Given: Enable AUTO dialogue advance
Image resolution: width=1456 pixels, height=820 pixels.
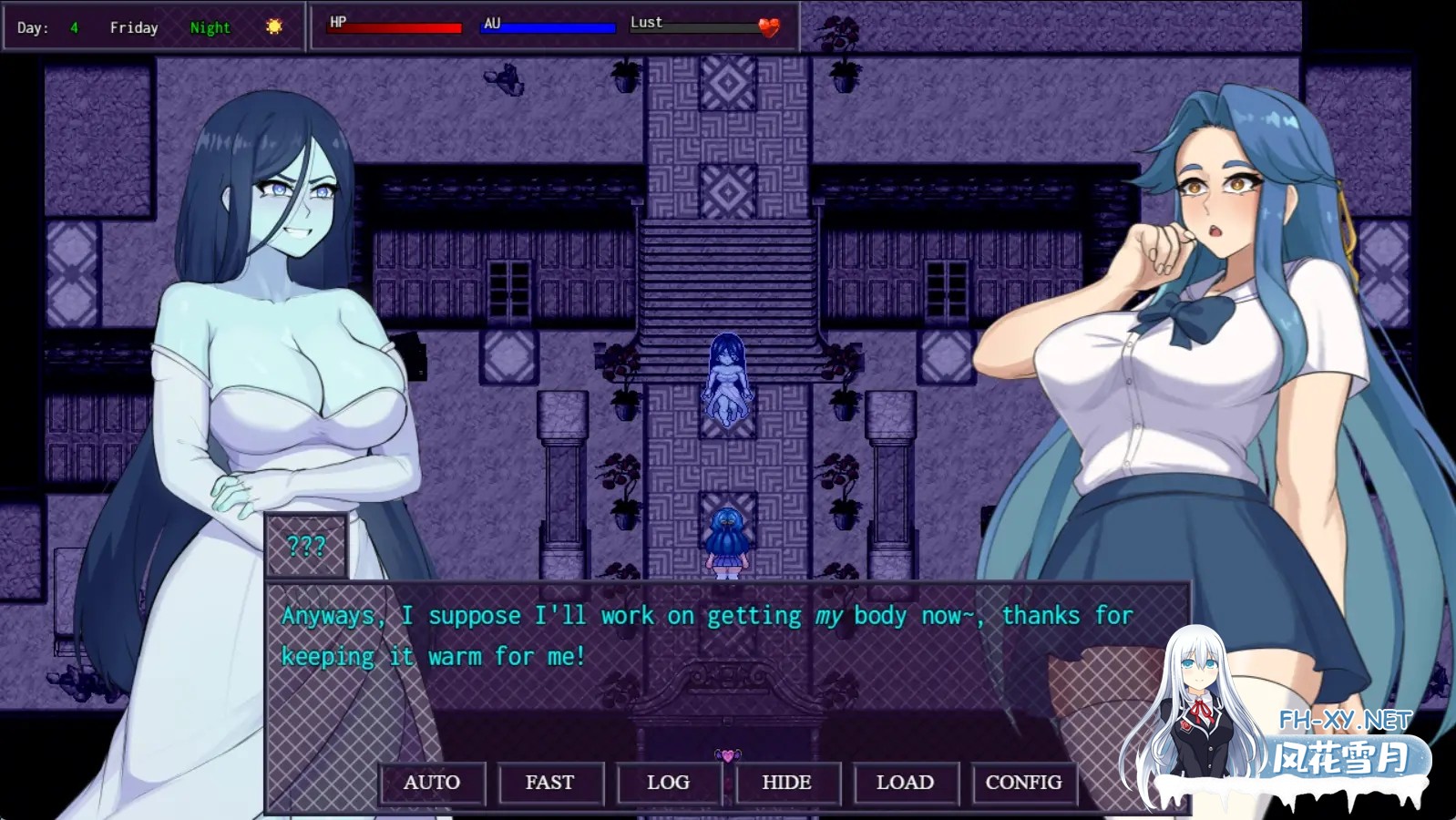Looking at the screenshot, I should click(432, 783).
